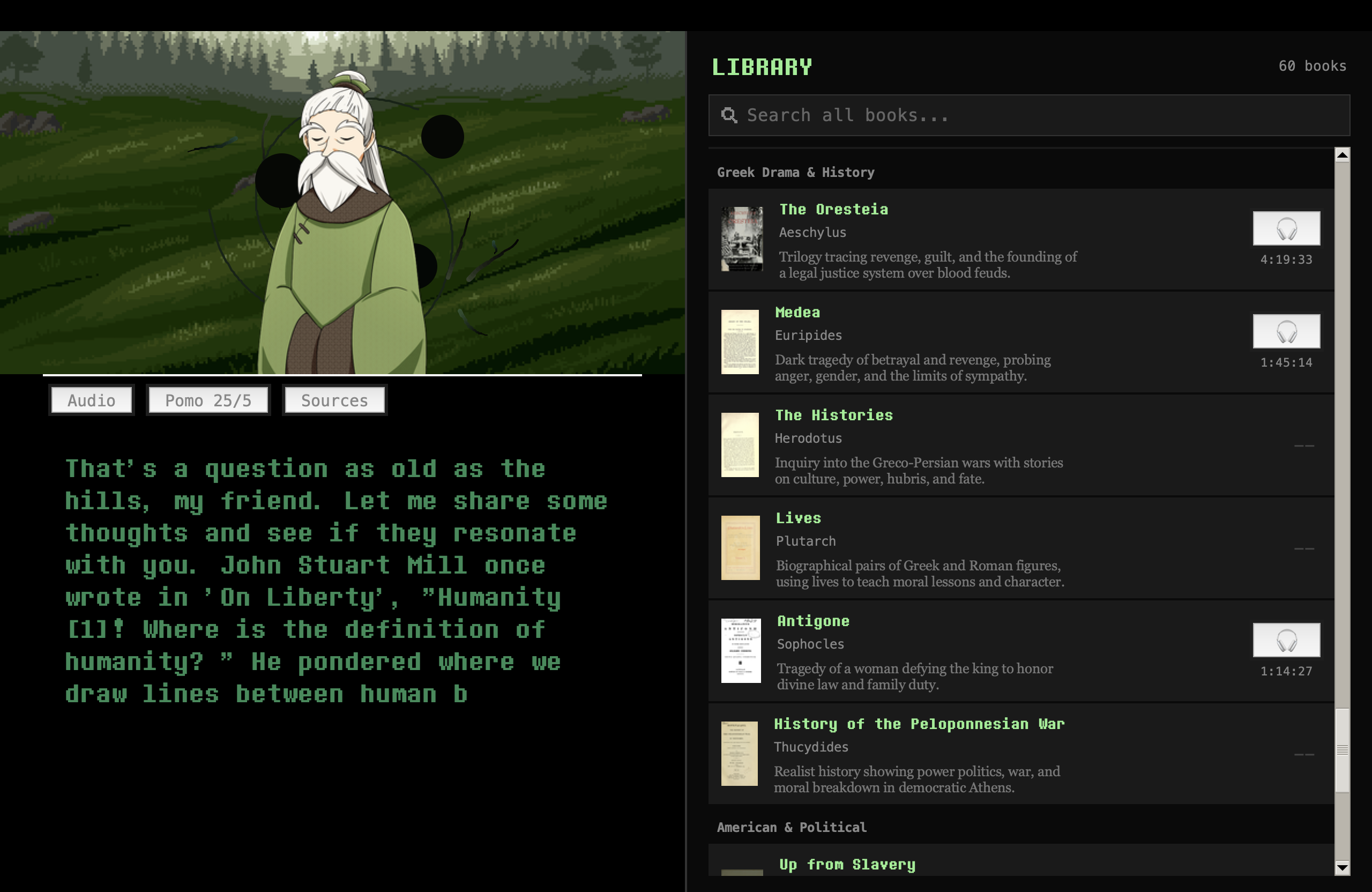
Task: Click the 60 books count label
Action: [x=1312, y=66]
